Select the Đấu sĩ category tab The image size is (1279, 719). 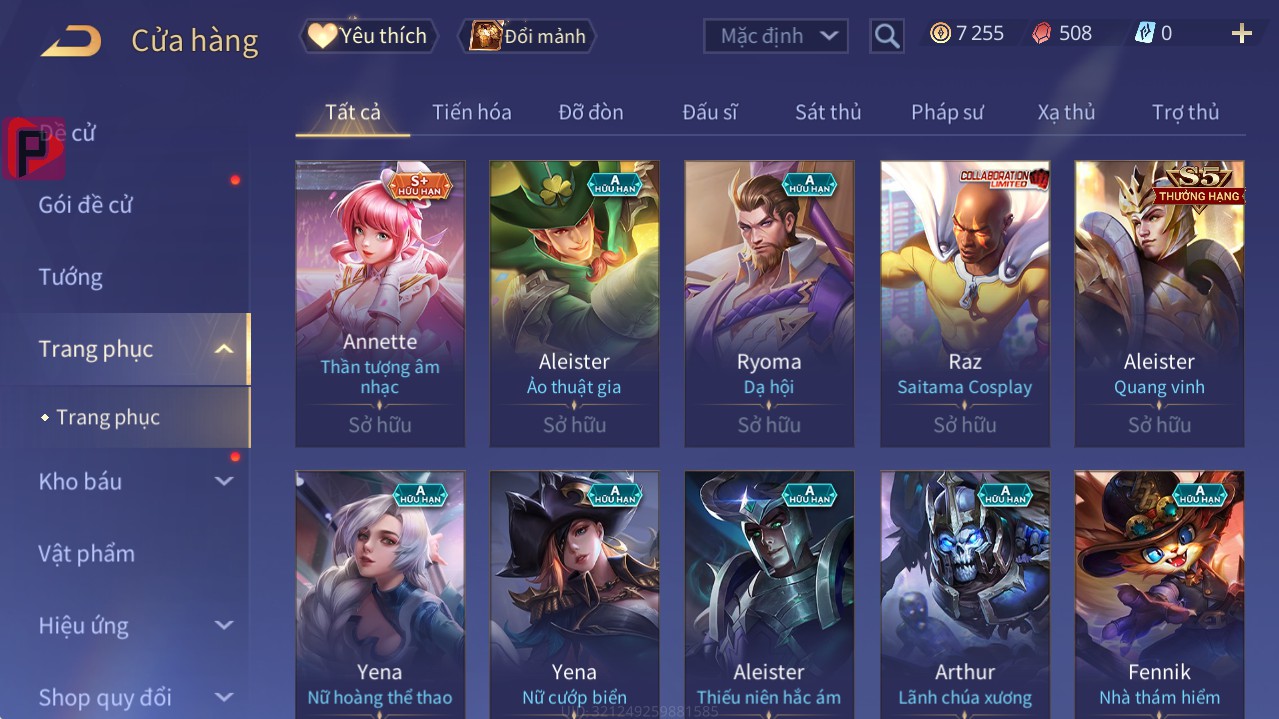[710, 112]
